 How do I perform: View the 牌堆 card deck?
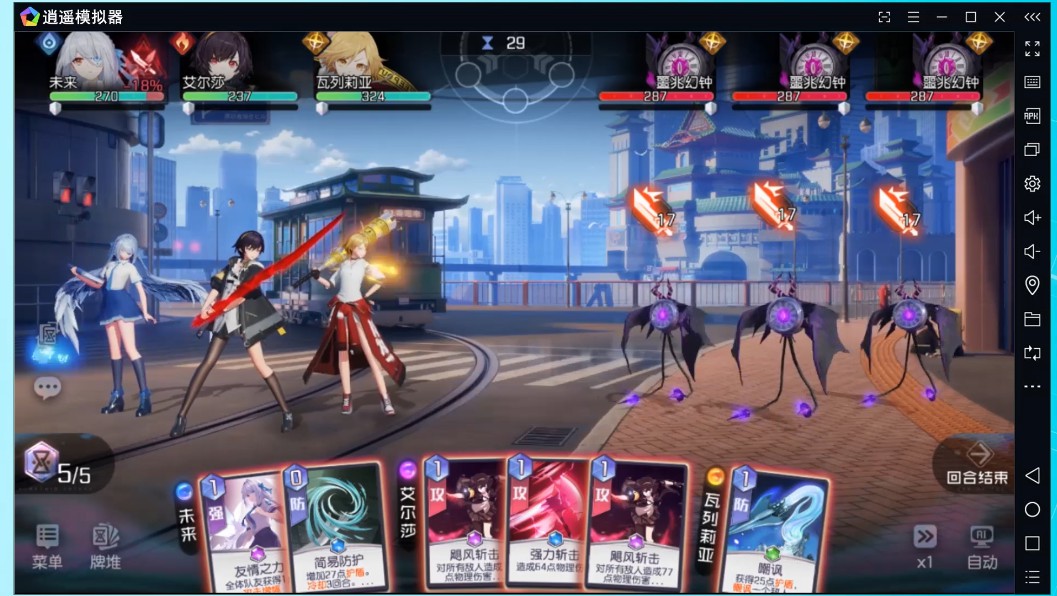[x=105, y=546]
